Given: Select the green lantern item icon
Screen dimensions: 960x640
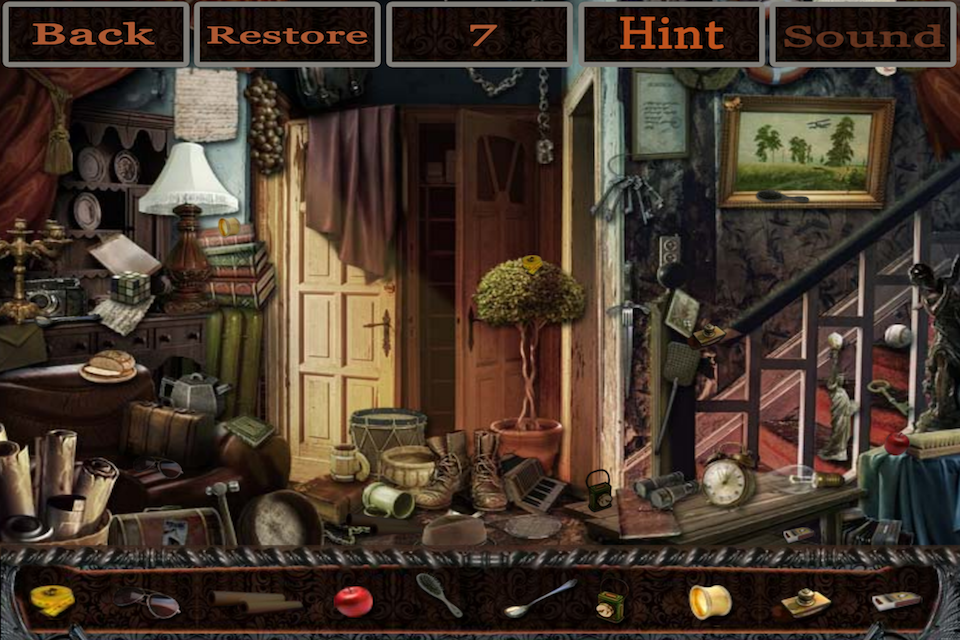Looking at the screenshot, I should [x=609, y=604].
